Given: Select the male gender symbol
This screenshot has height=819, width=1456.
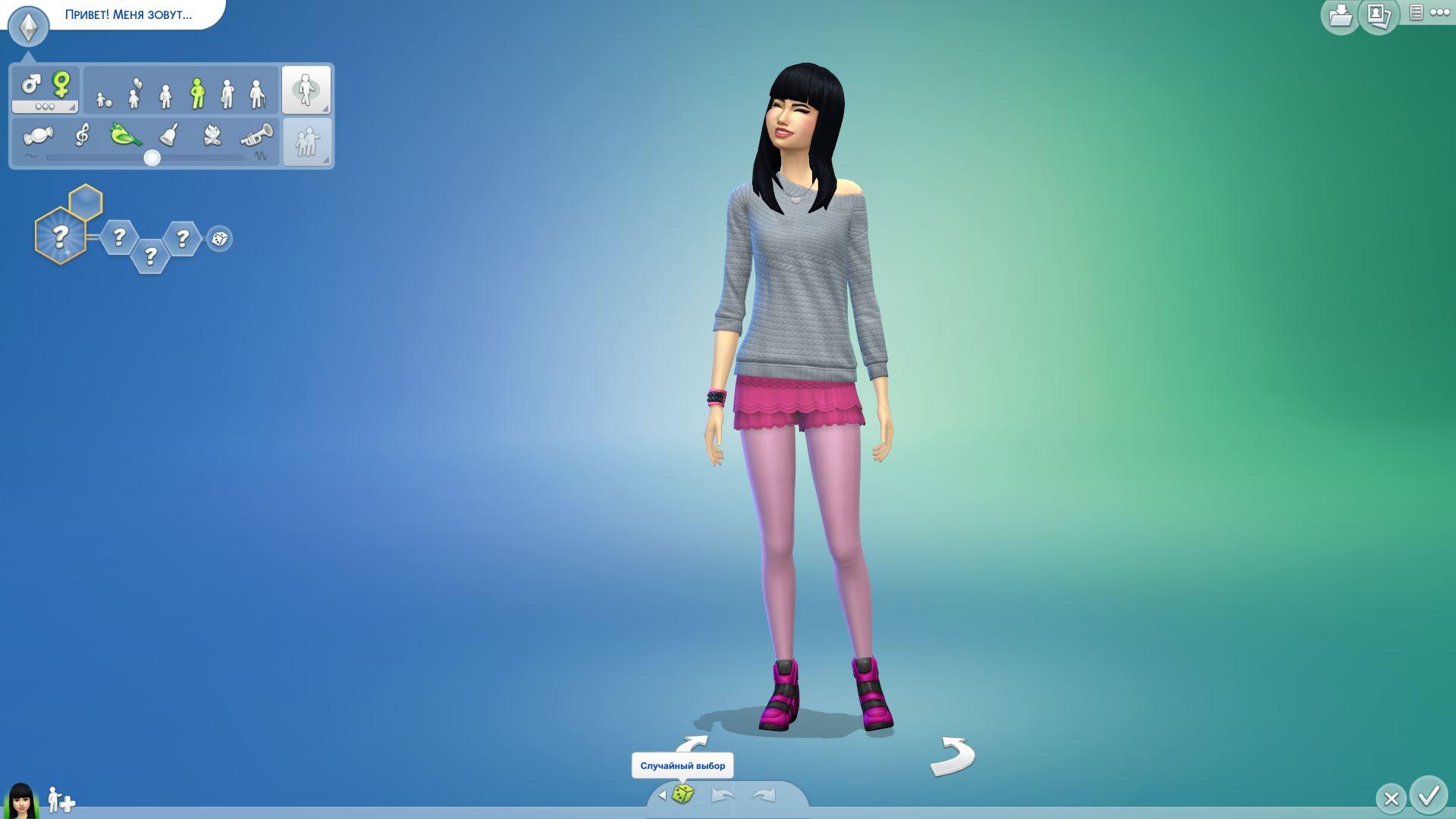Looking at the screenshot, I should pyautogui.click(x=31, y=83).
